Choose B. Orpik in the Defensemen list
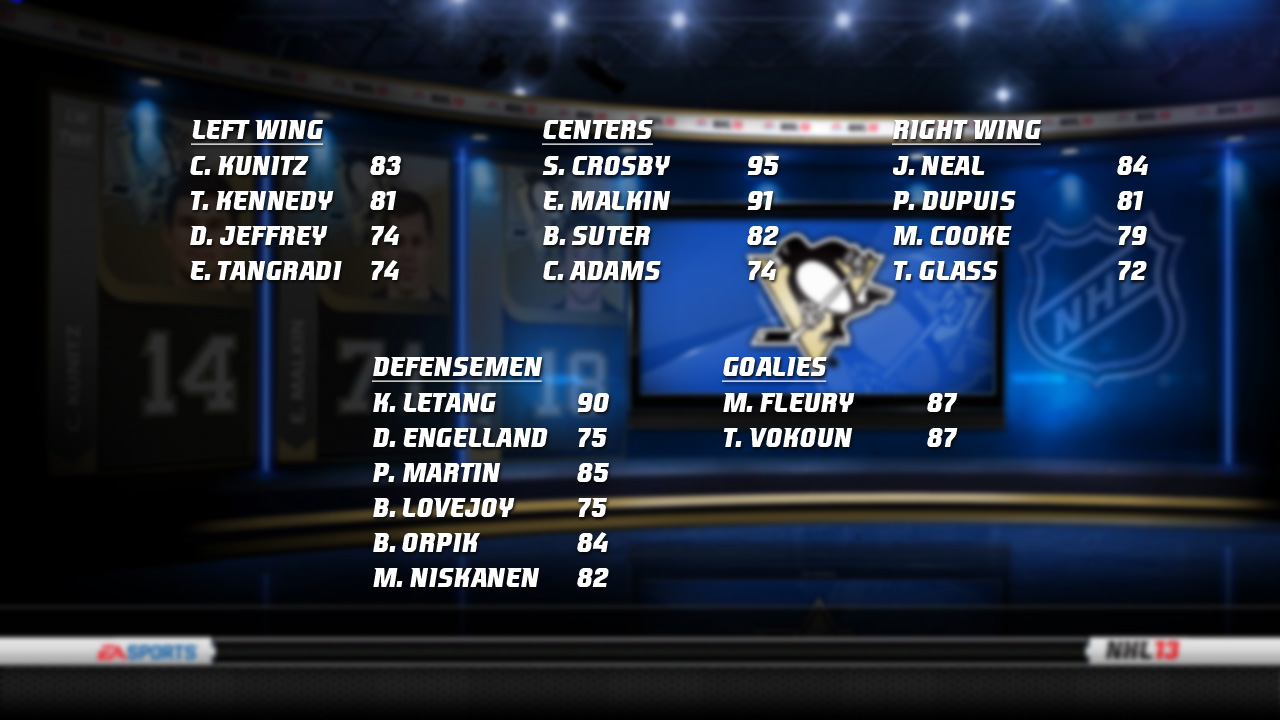Screen dimensions: 1280x720 pyautogui.click(x=426, y=543)
